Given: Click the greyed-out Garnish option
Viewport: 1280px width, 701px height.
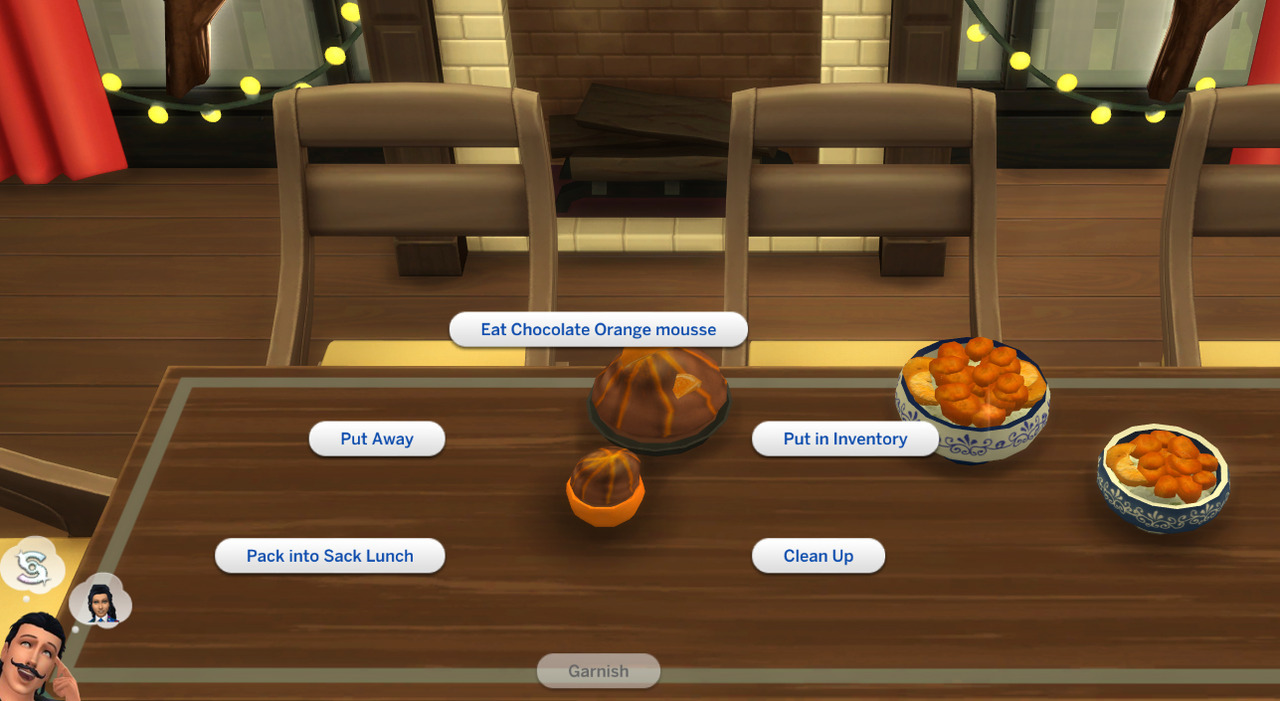Looking at the screenshot, I should (598, 671).
